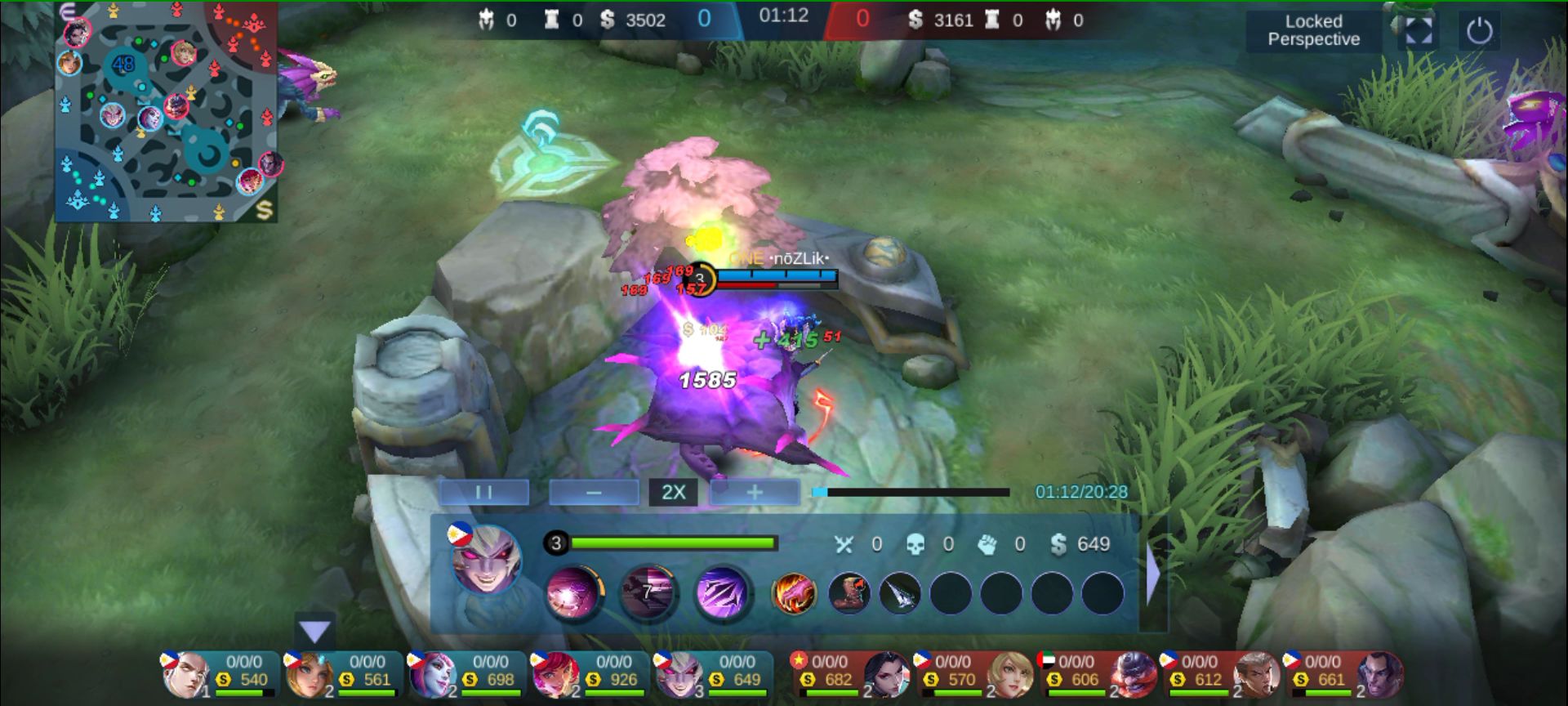Viewport: 1568px width, 706px height.
Task: Click the first skill icon with pink orb
Action: [x=574, y=592]
